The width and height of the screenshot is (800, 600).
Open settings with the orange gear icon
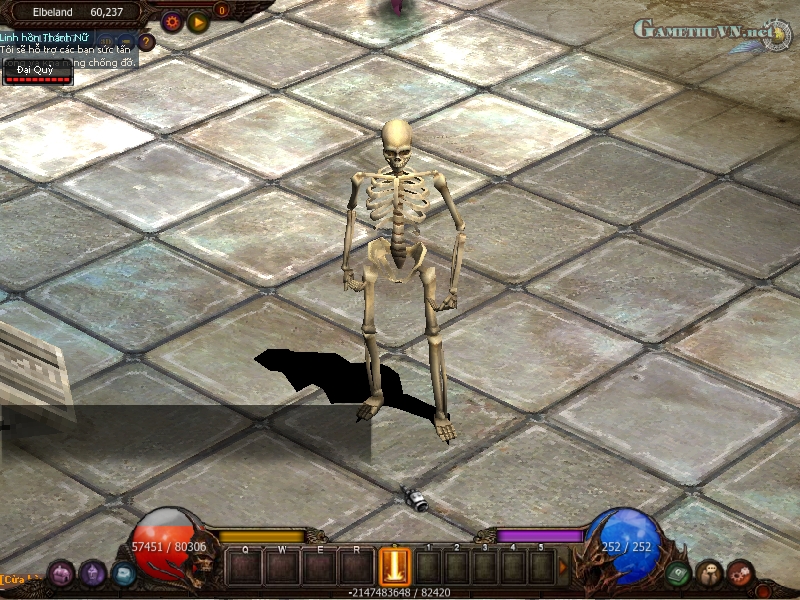[171, 21]
